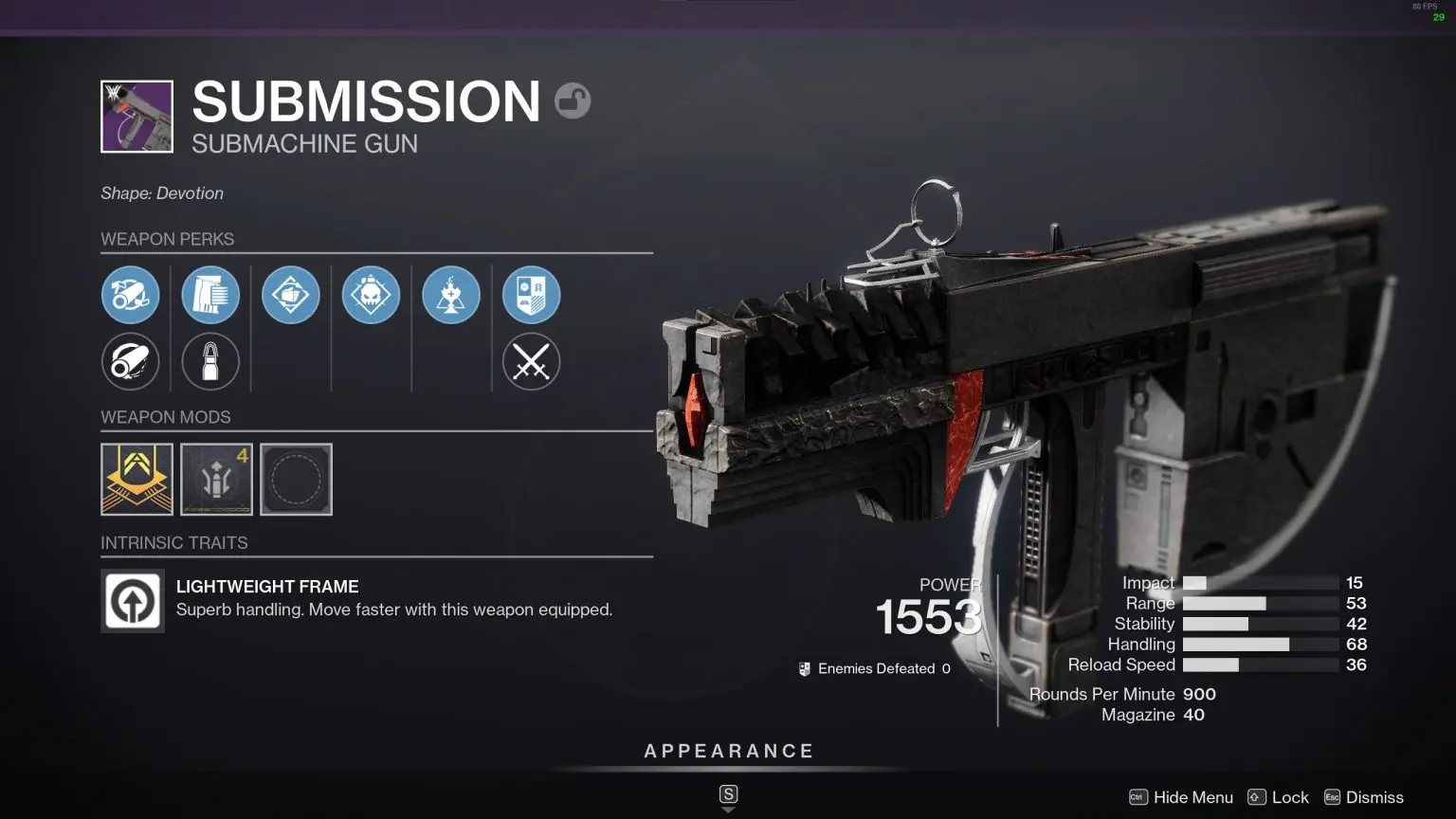Inspect the skull trait perk icon
Viewport: 1456px width, 819px height.
[371, 295]
